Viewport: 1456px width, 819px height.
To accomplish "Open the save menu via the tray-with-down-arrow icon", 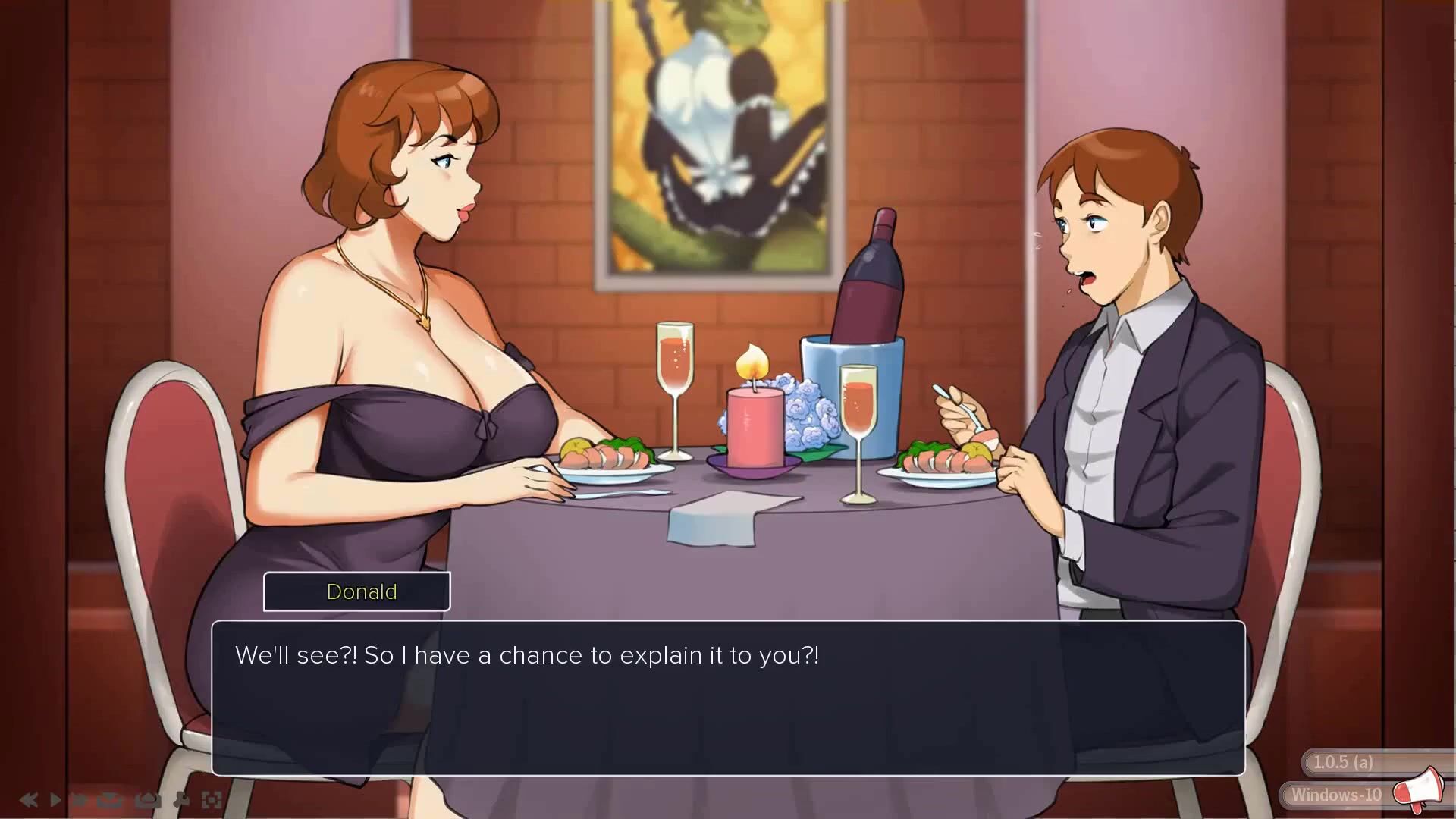I will coord(110,799).
